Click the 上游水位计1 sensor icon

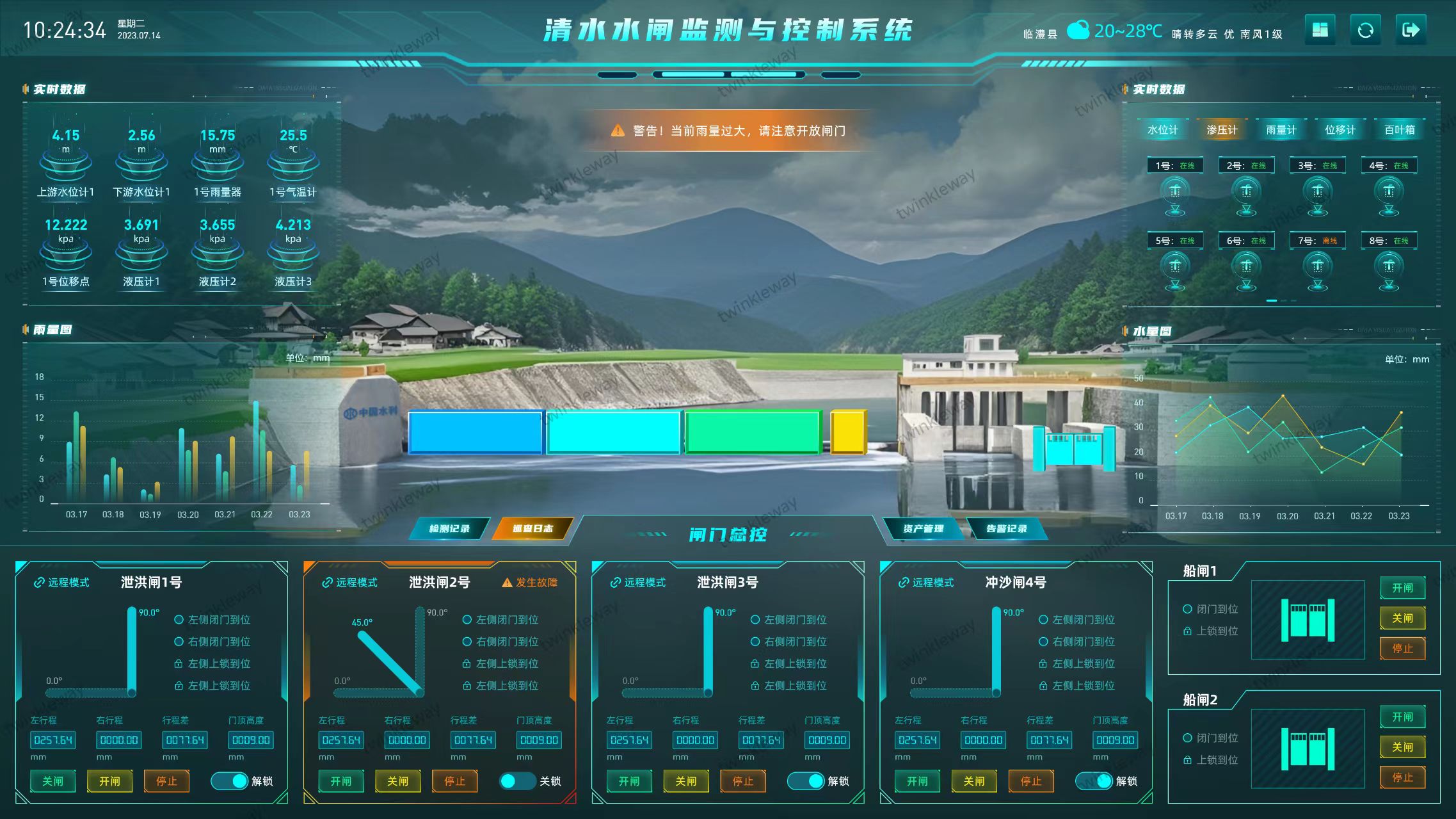(65, 165)
